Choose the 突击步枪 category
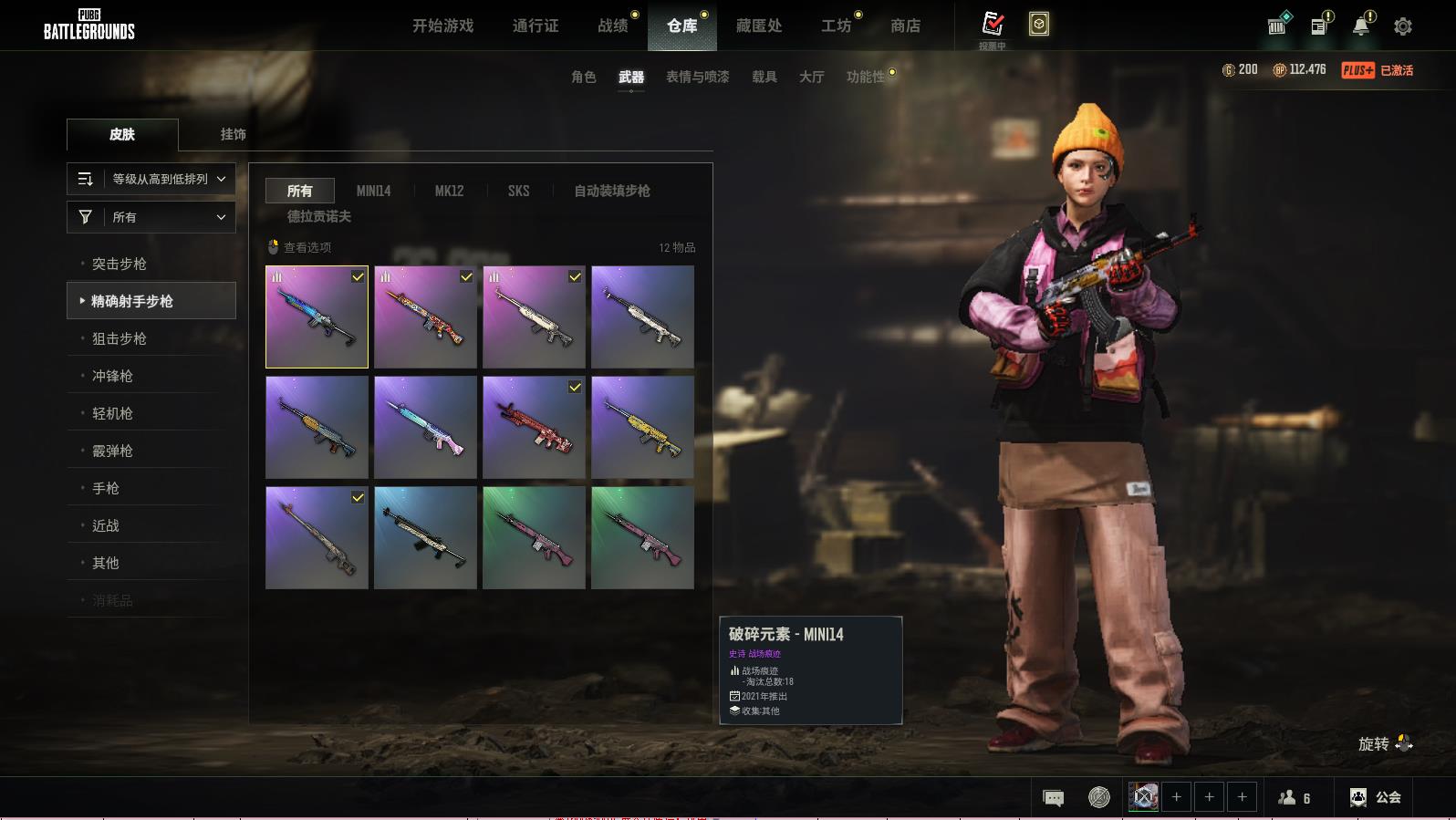 [120, 264]
